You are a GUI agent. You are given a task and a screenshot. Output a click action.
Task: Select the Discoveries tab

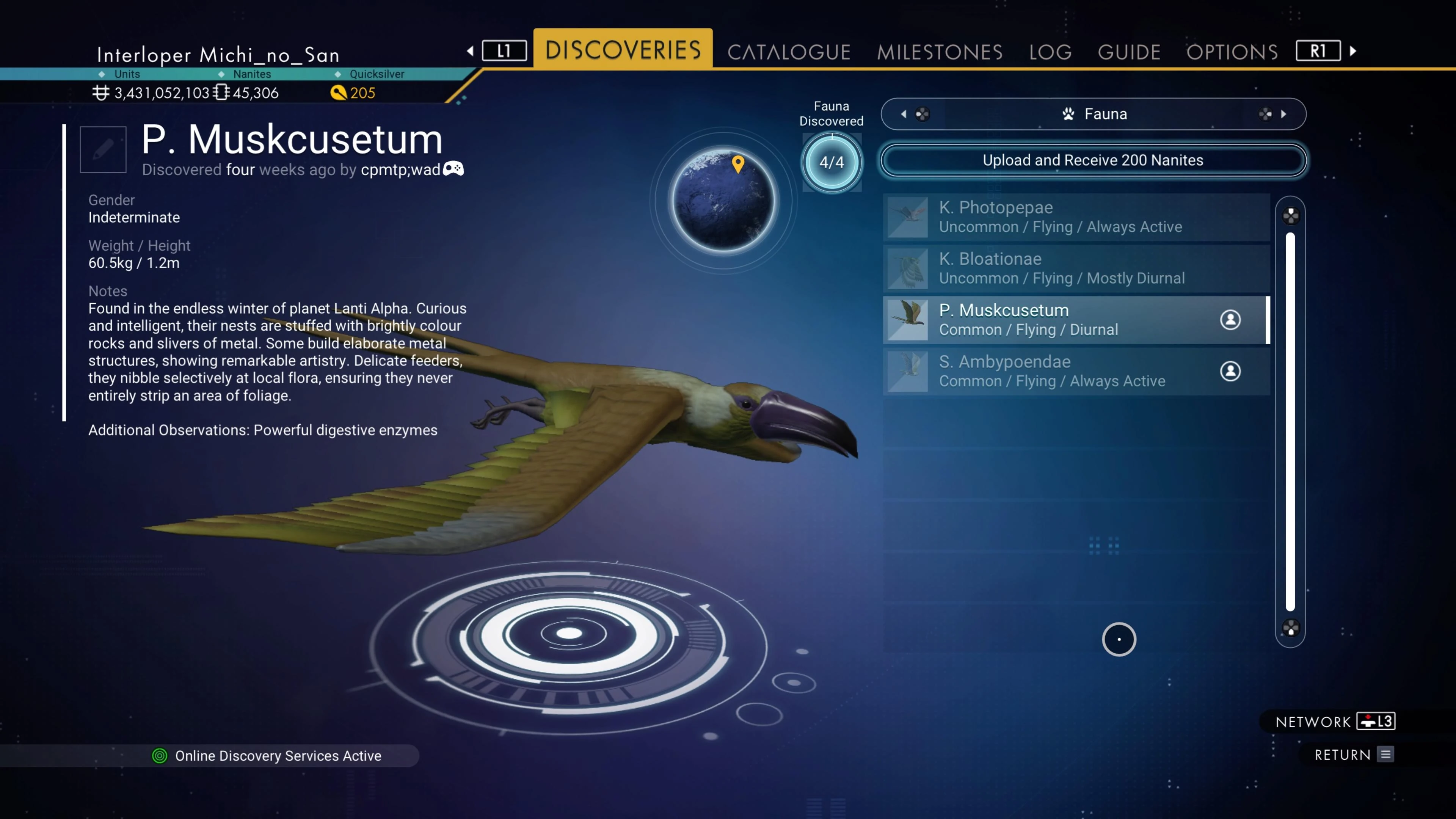click(623, 50)
